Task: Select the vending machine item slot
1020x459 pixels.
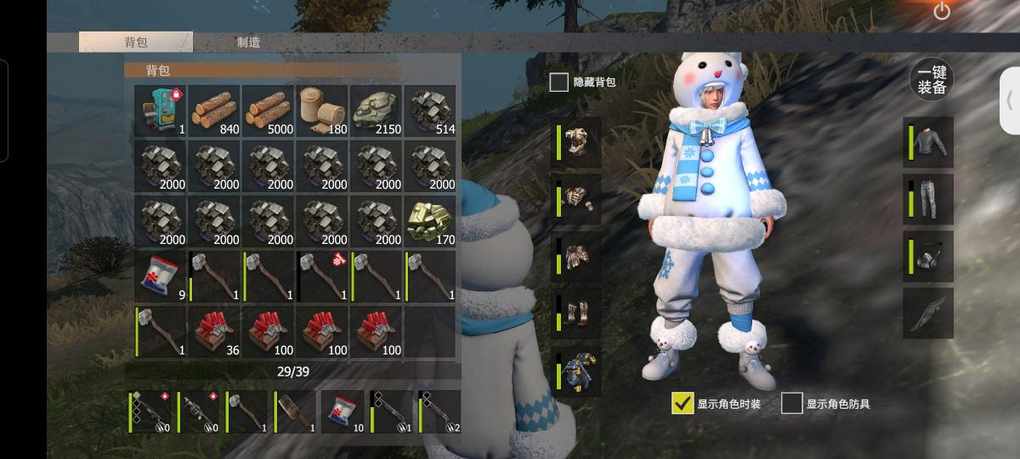Action: (160, 110)
